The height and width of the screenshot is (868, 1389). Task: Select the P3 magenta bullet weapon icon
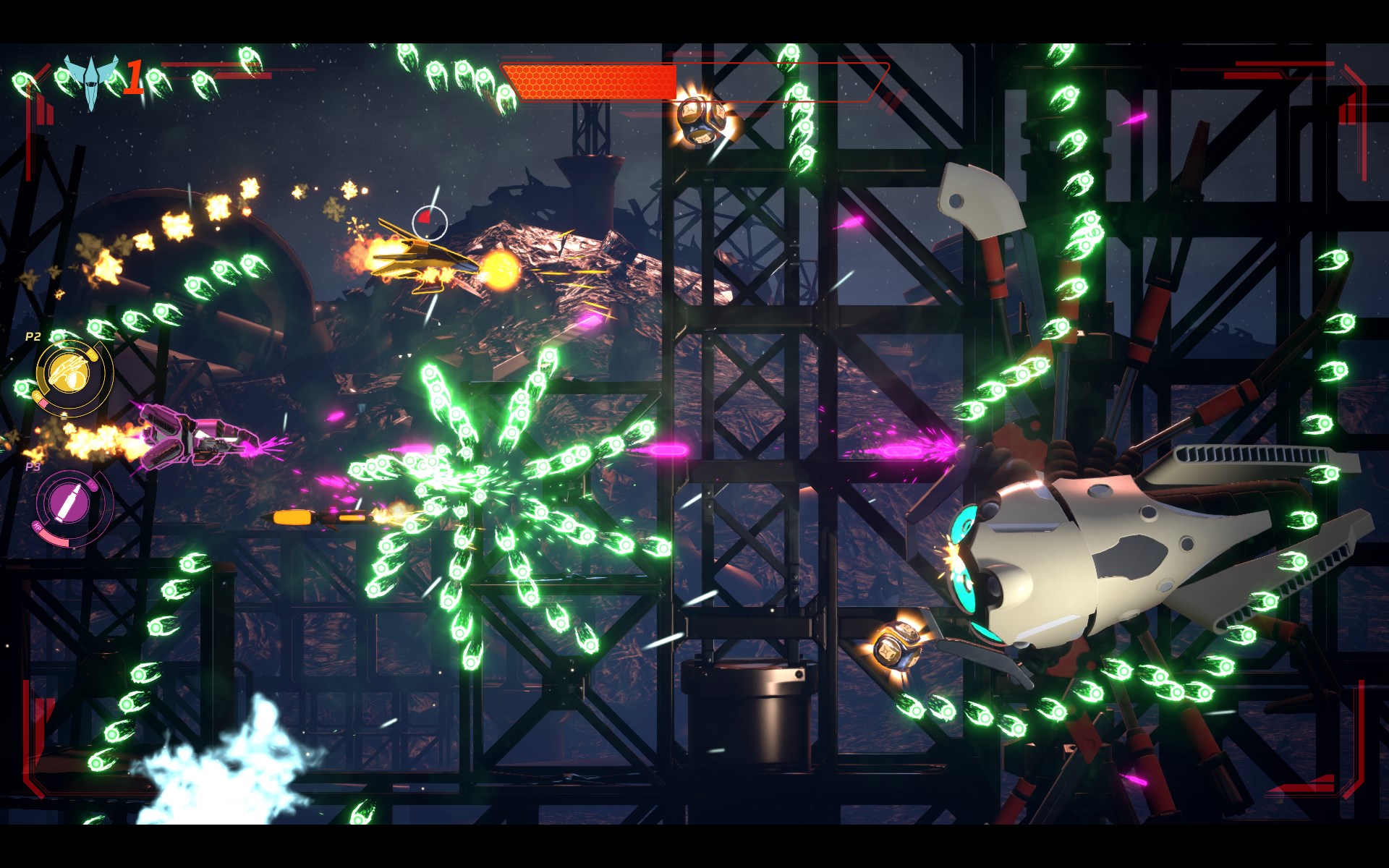(x=69, y=502)
